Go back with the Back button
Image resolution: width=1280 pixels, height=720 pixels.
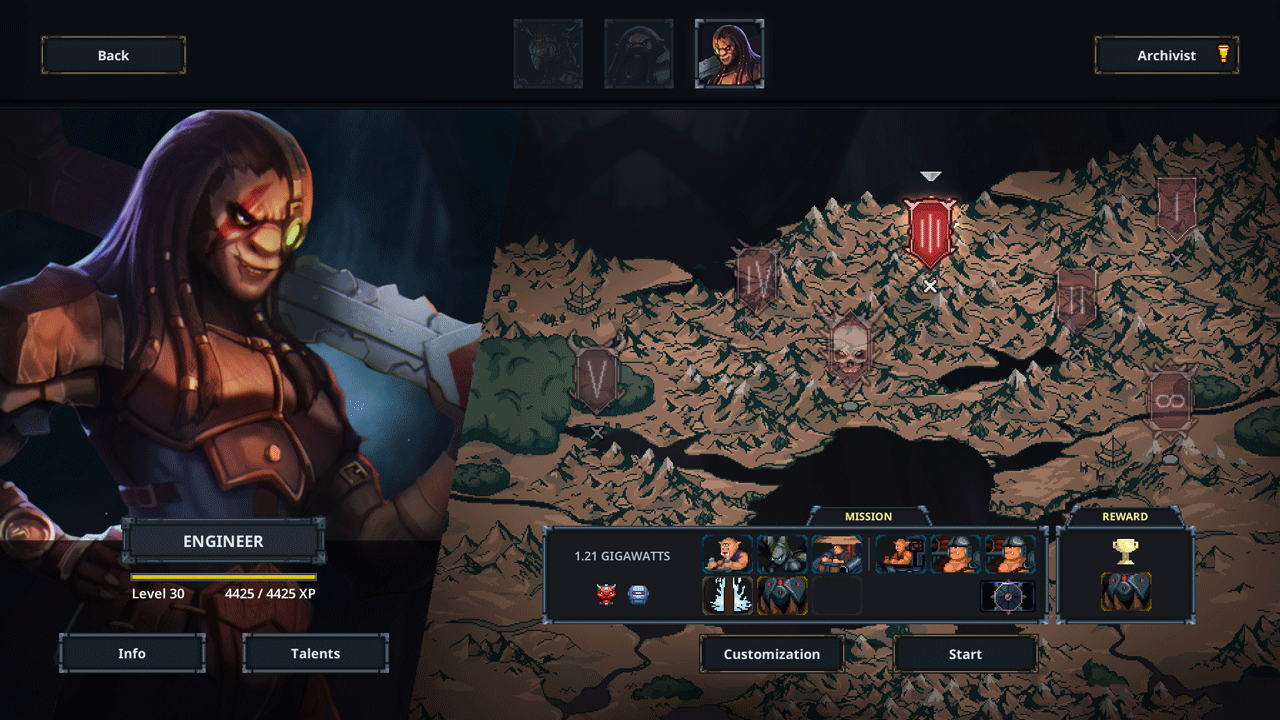[x=113, y=56]
